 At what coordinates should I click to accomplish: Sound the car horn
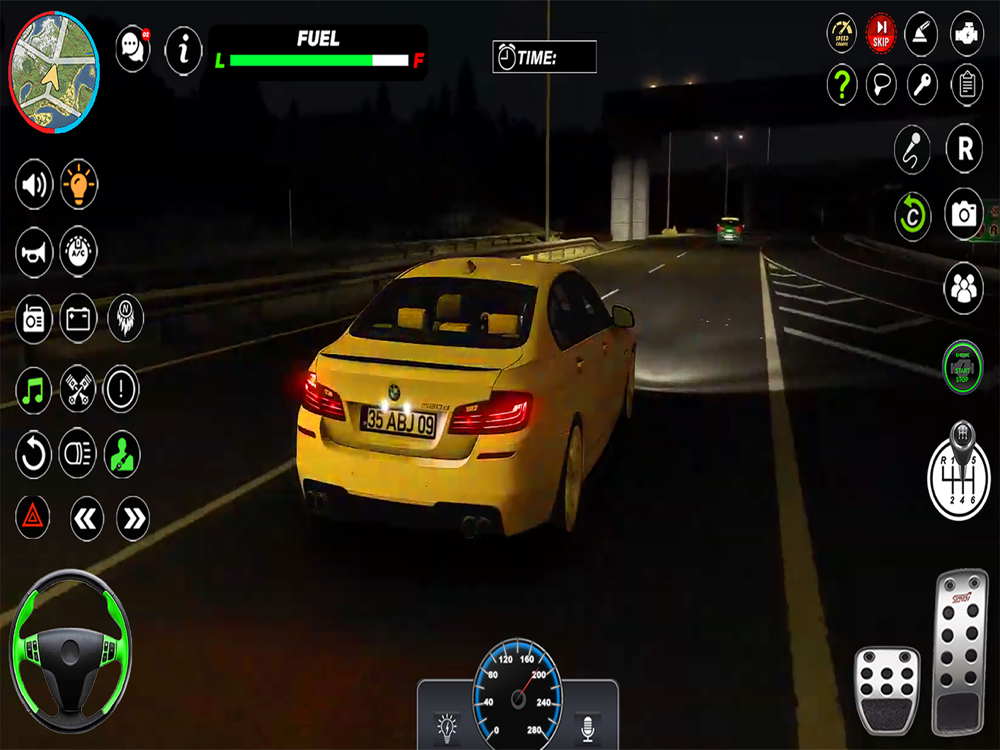pos(34,251)
